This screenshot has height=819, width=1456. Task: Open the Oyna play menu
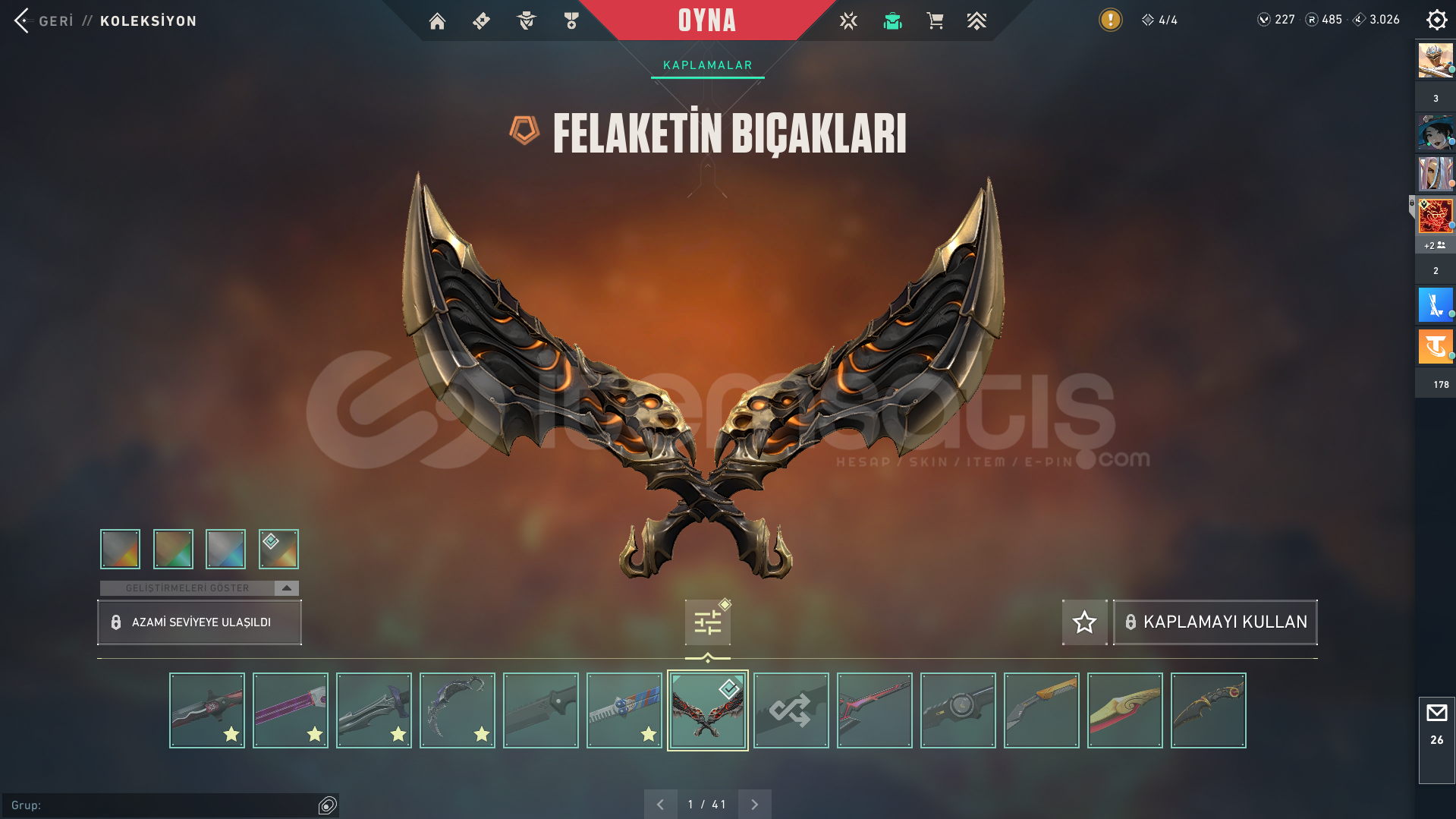click(x=706, y=20)
